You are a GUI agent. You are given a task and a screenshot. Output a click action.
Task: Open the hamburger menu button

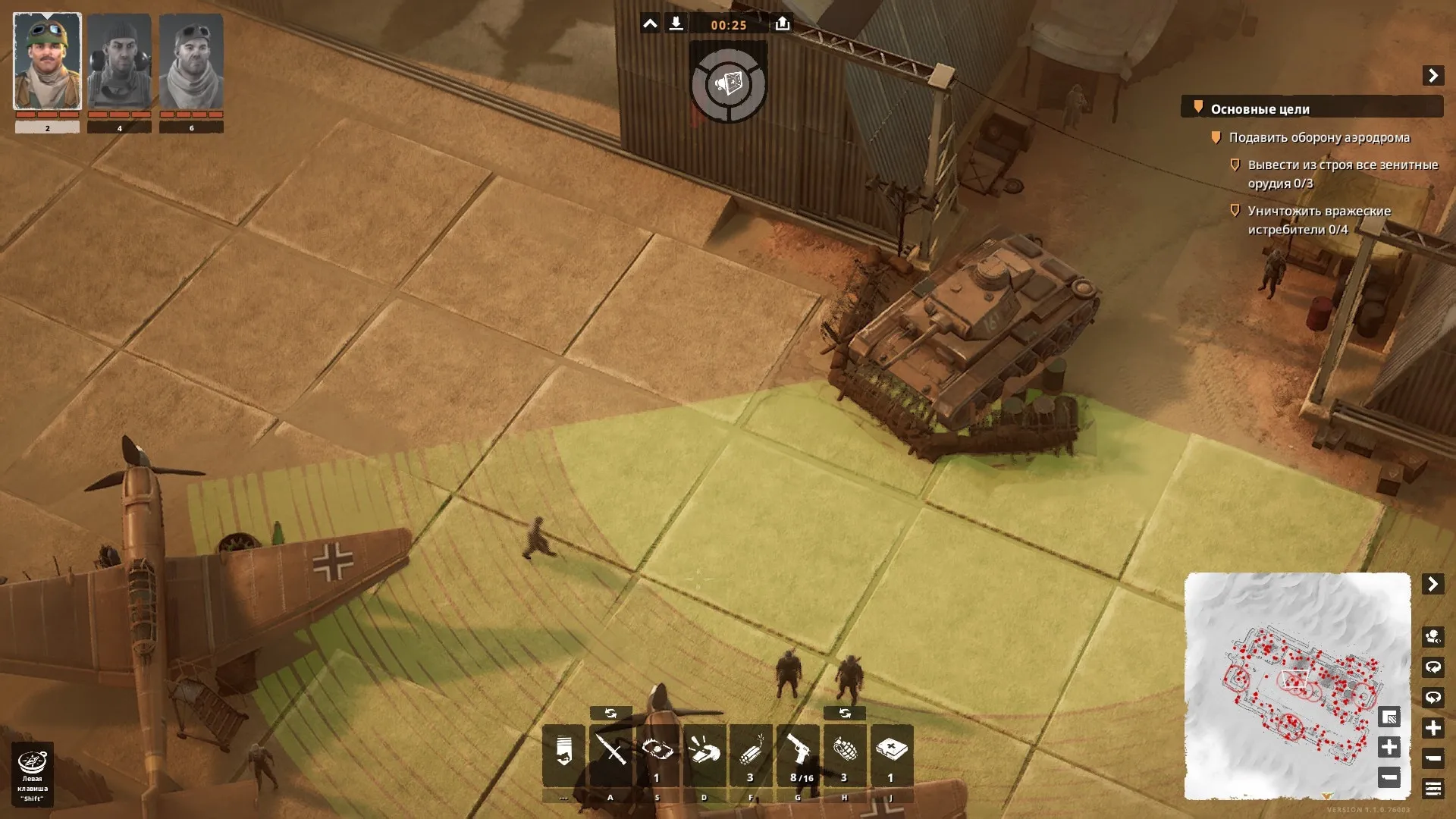1432,789
